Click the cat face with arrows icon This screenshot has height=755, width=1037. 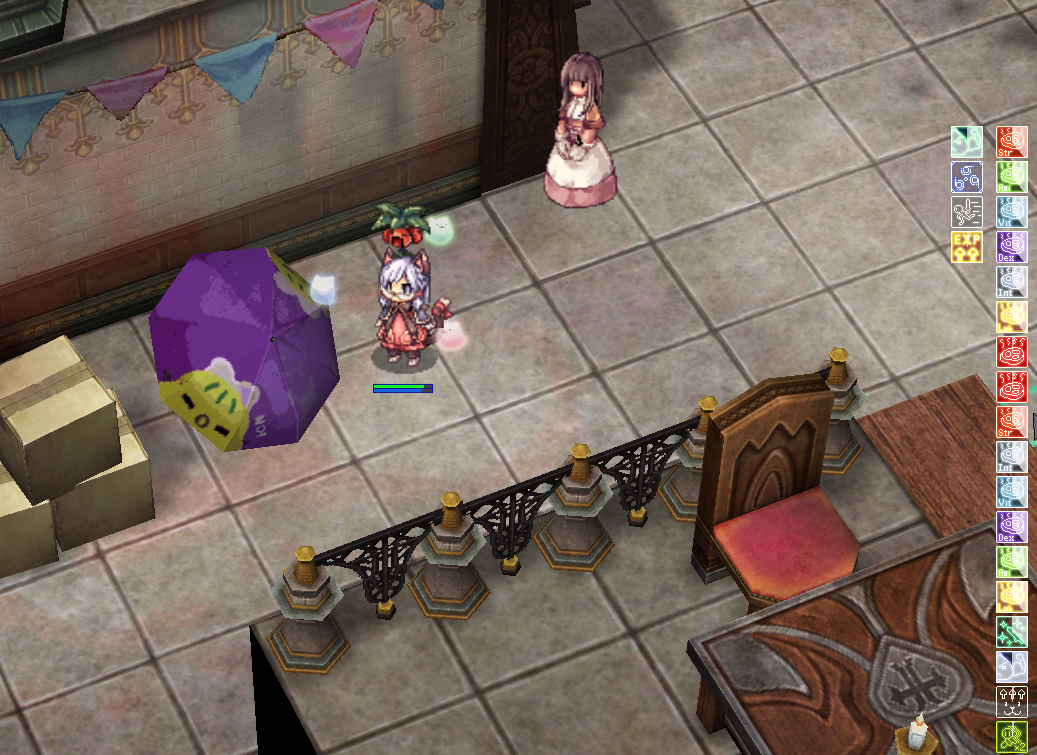pyautogui.click(x=1012, y=702)
